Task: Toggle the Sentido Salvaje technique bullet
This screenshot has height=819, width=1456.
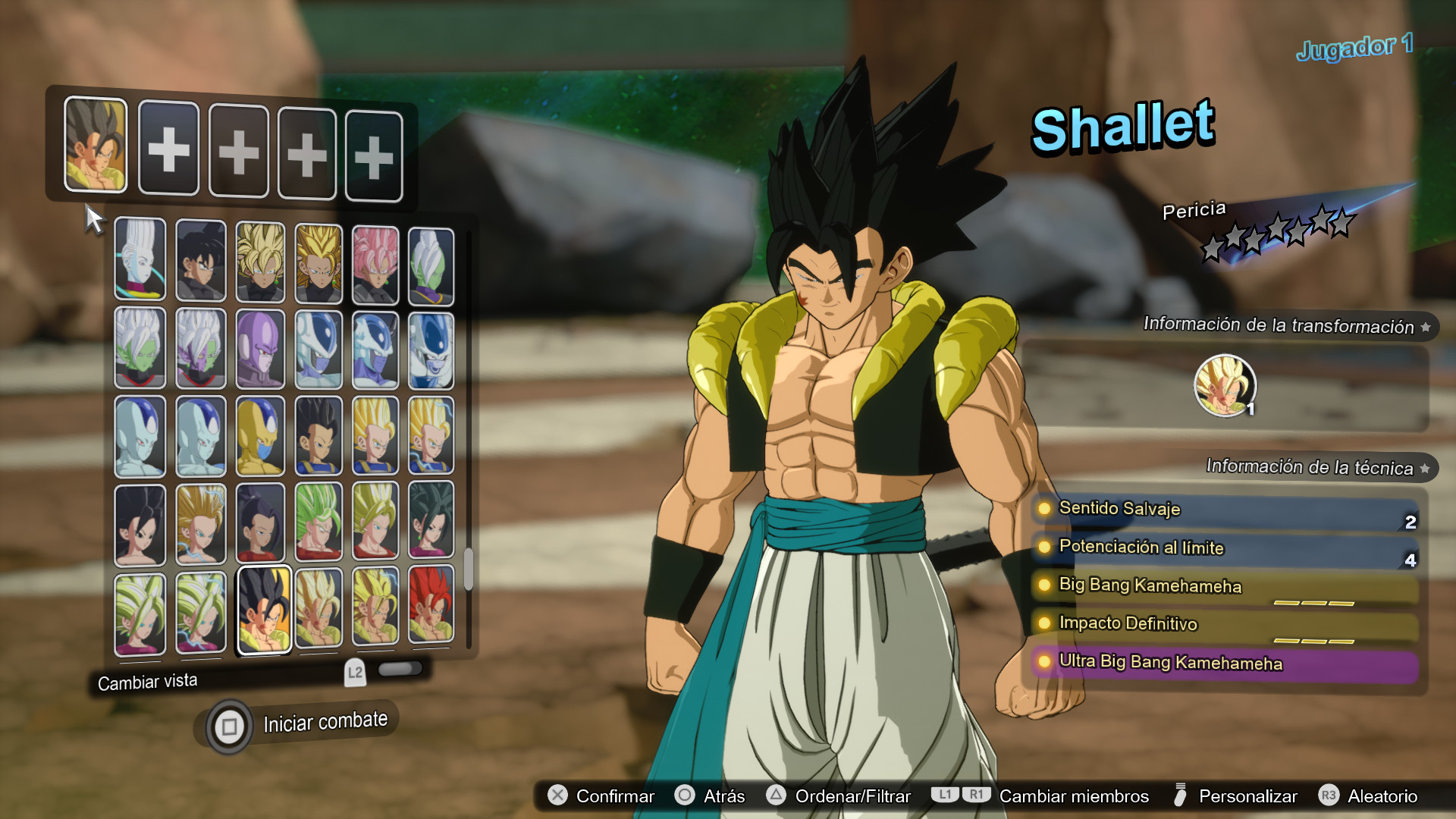Action: tap(1045, 510)
